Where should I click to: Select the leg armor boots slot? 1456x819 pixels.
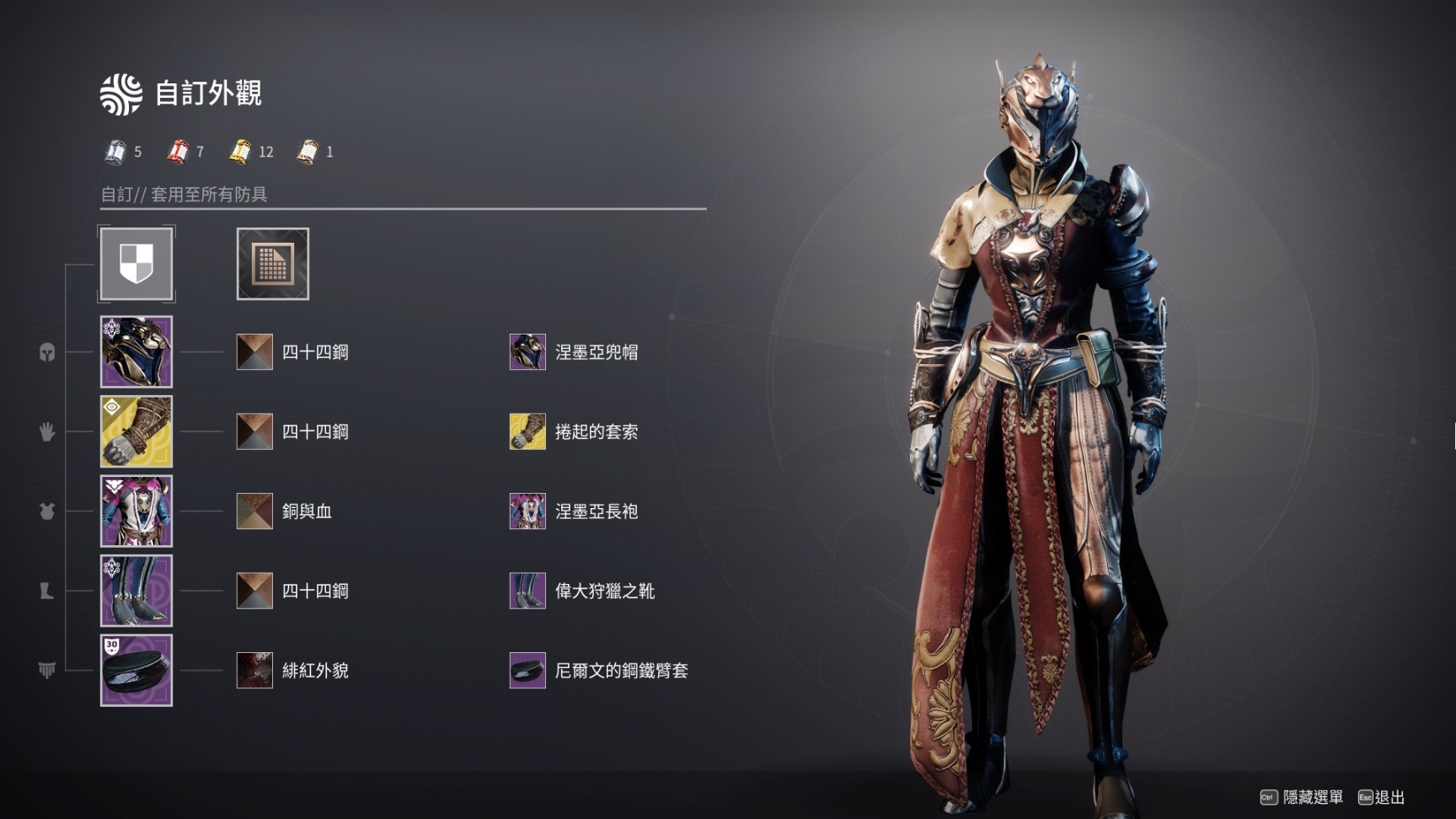(136, 591)
